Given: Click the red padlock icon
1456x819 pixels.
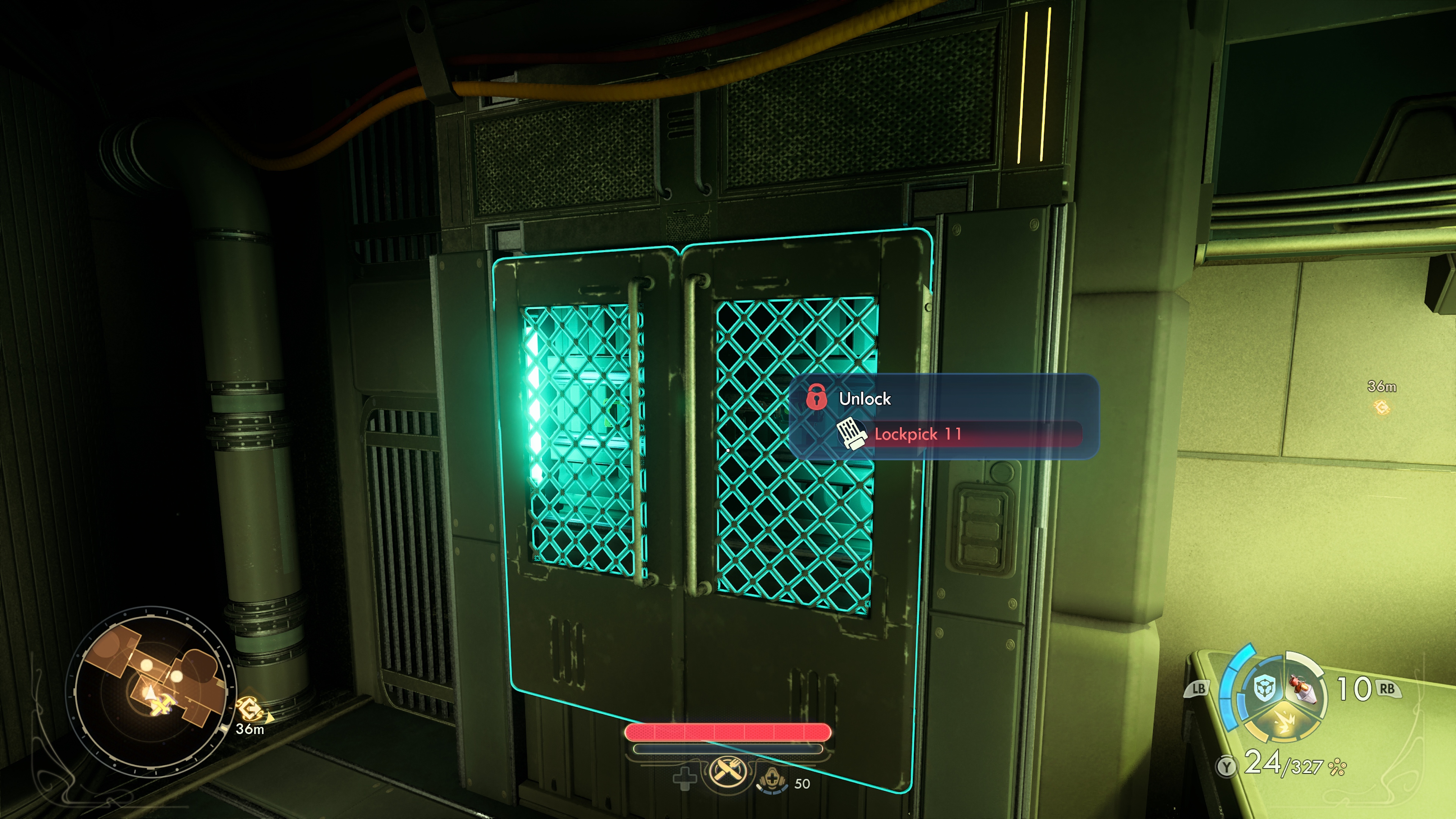Looking at the screenshot, I should pyautogui.click(x=816, y=396).
